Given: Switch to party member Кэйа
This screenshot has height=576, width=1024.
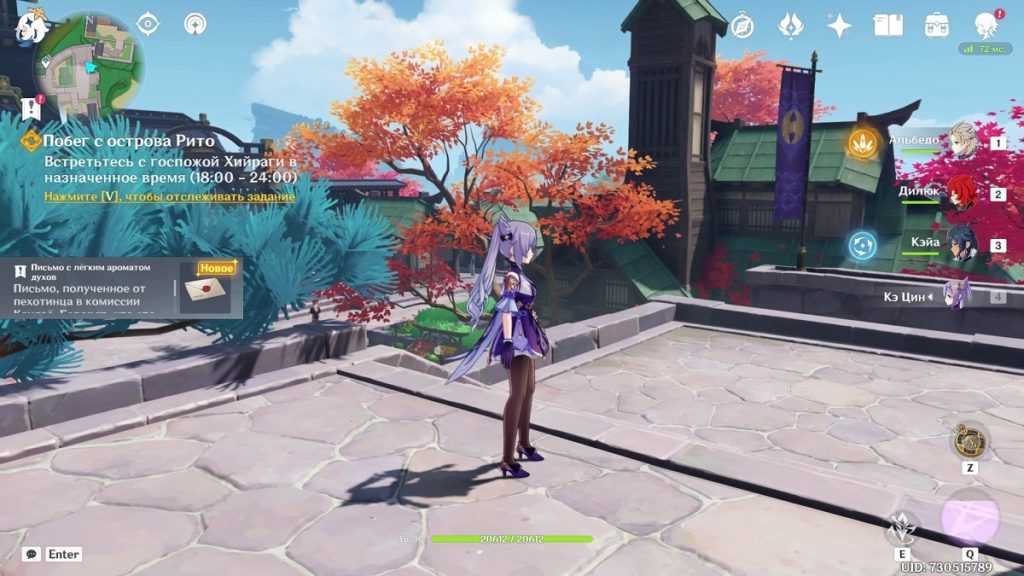Looking at the screenshot, I should pos(961,244).
